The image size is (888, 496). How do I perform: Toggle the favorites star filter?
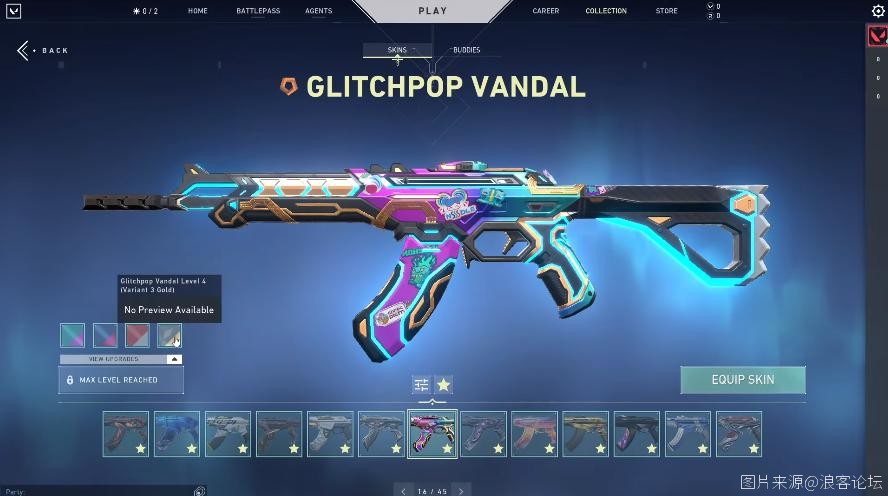coord(444,384)
